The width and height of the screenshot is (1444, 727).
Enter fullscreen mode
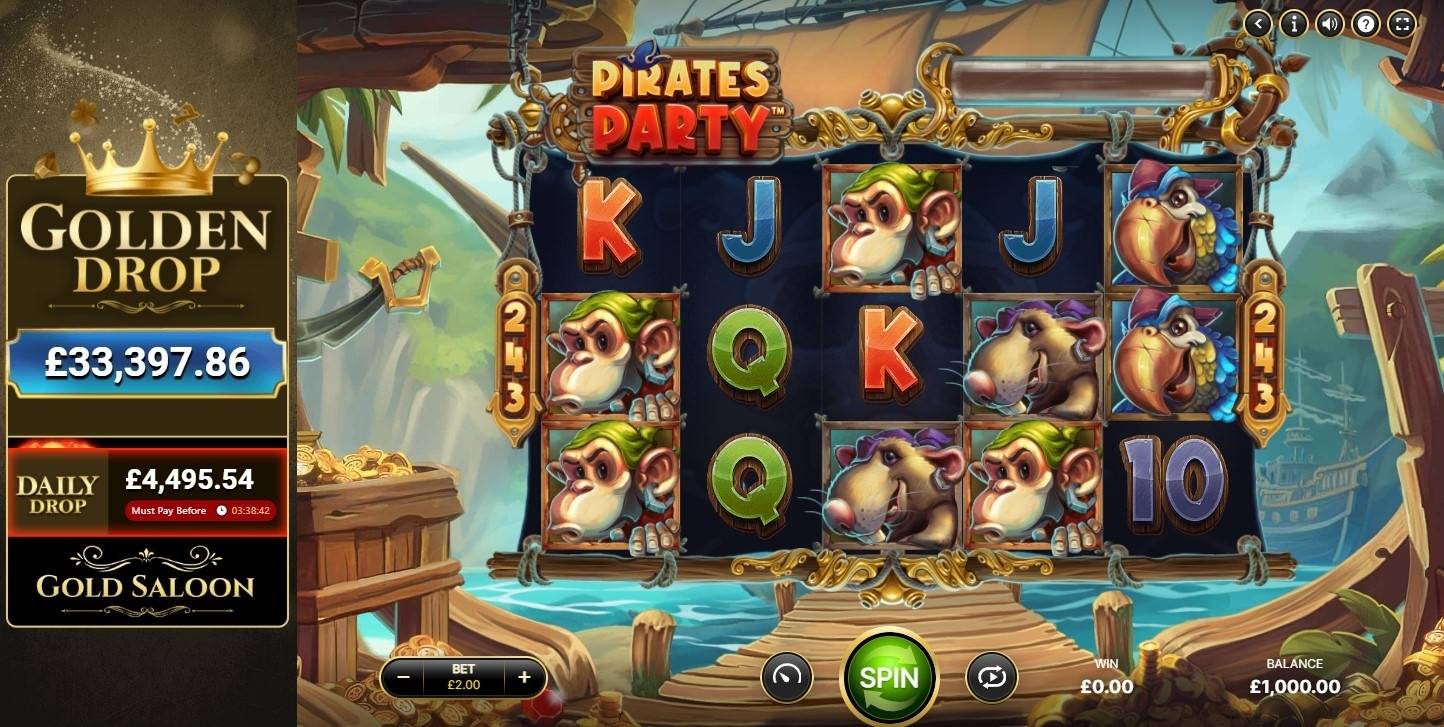1401,23
